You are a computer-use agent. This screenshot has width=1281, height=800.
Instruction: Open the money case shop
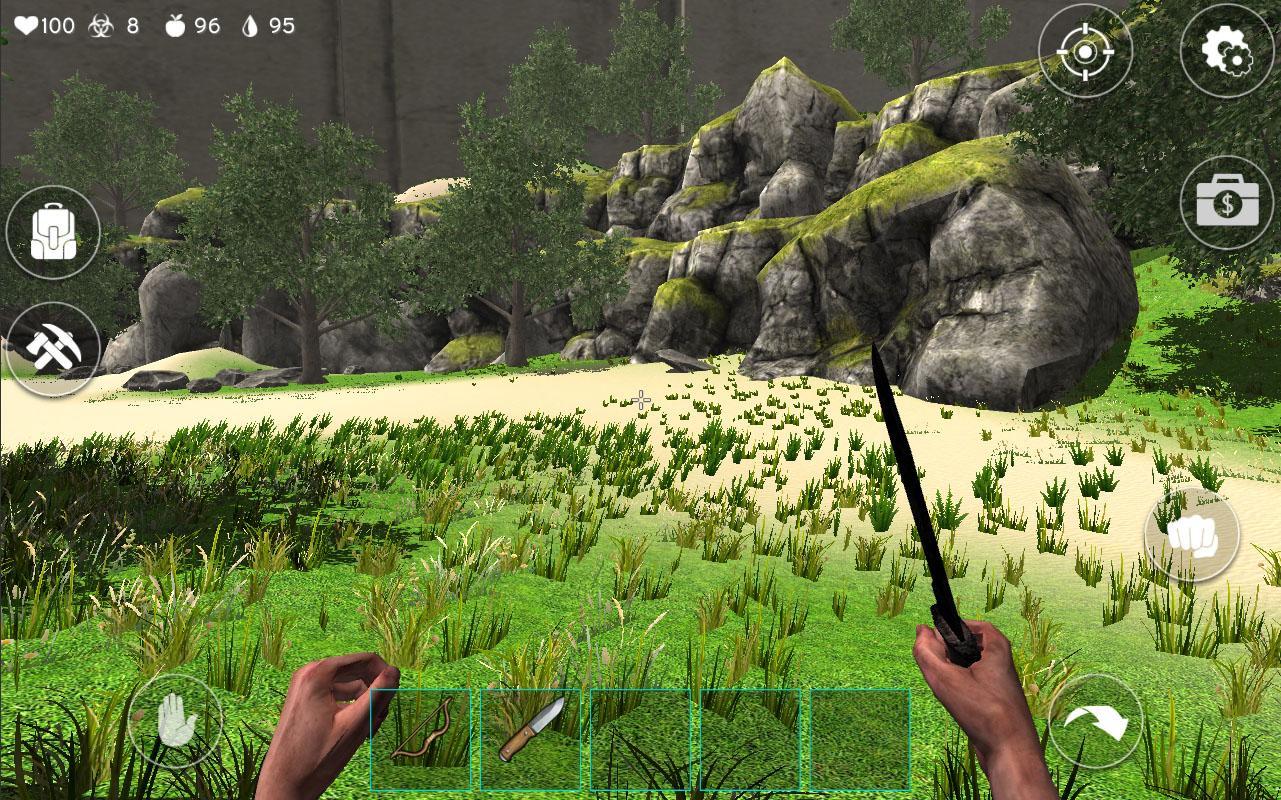(1228, 200)
